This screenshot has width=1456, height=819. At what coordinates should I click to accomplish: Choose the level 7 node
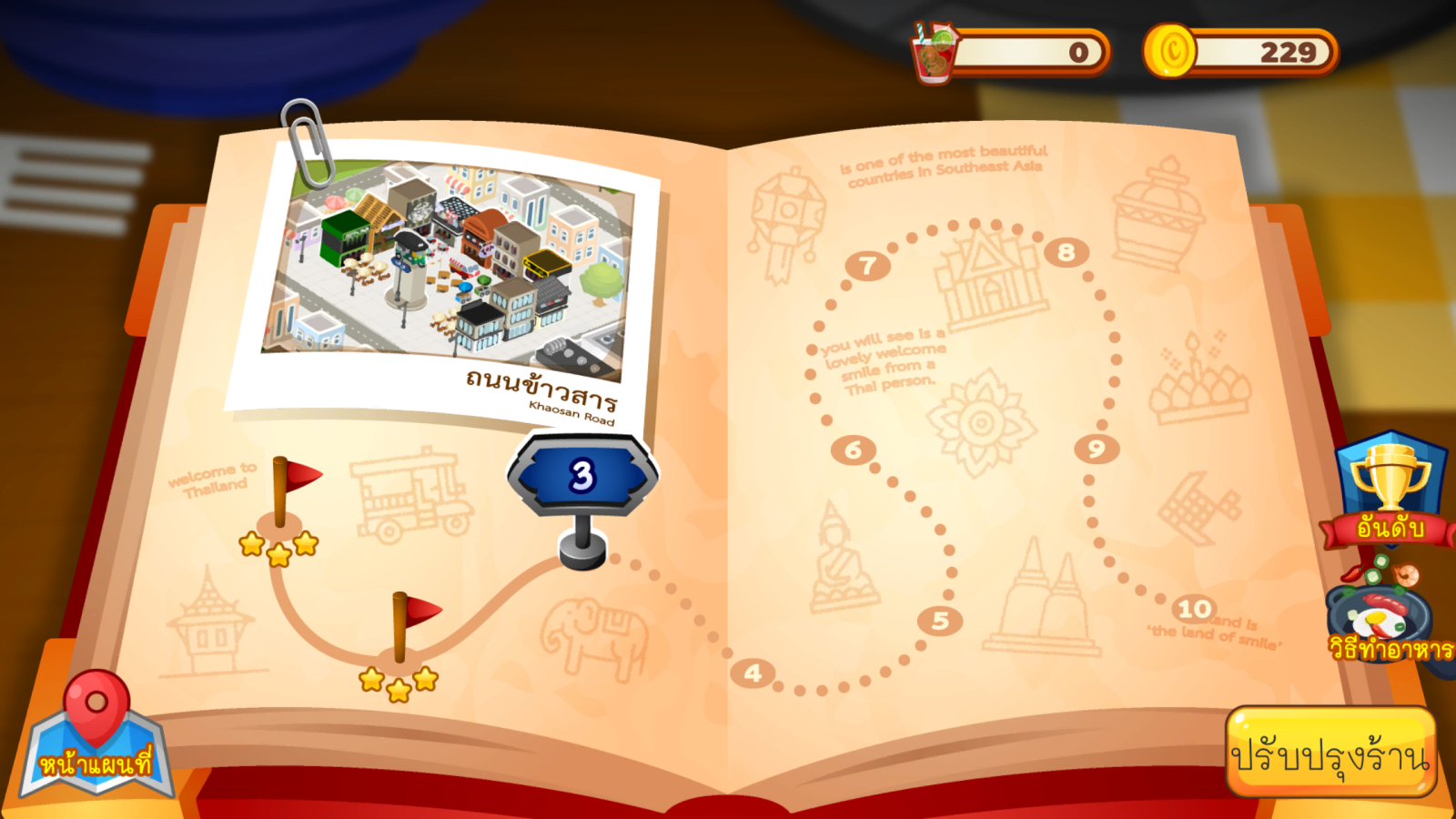tap(867, 266)
